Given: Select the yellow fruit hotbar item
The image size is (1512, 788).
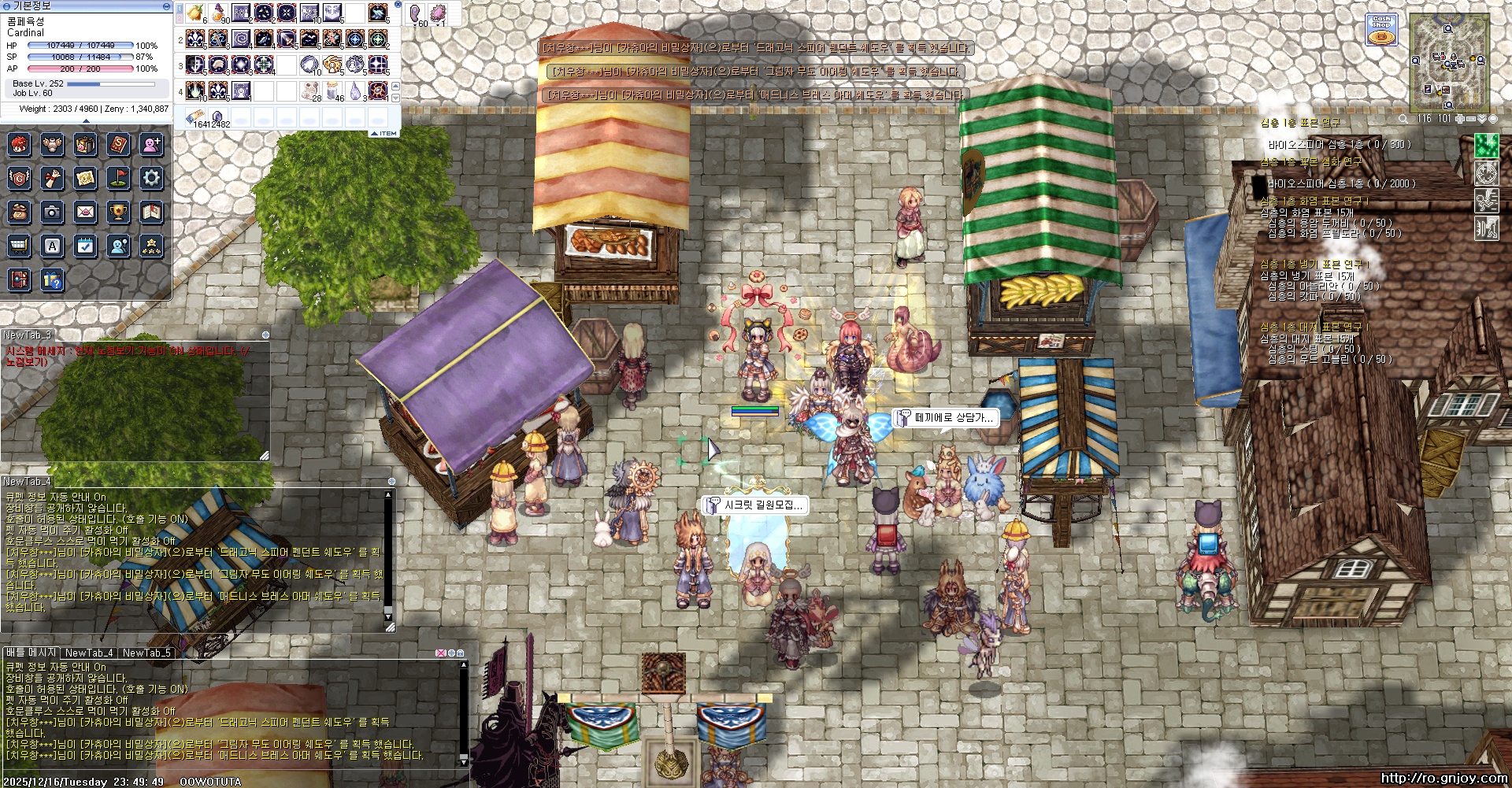Looking at the screenshot, I should (196, 13).
